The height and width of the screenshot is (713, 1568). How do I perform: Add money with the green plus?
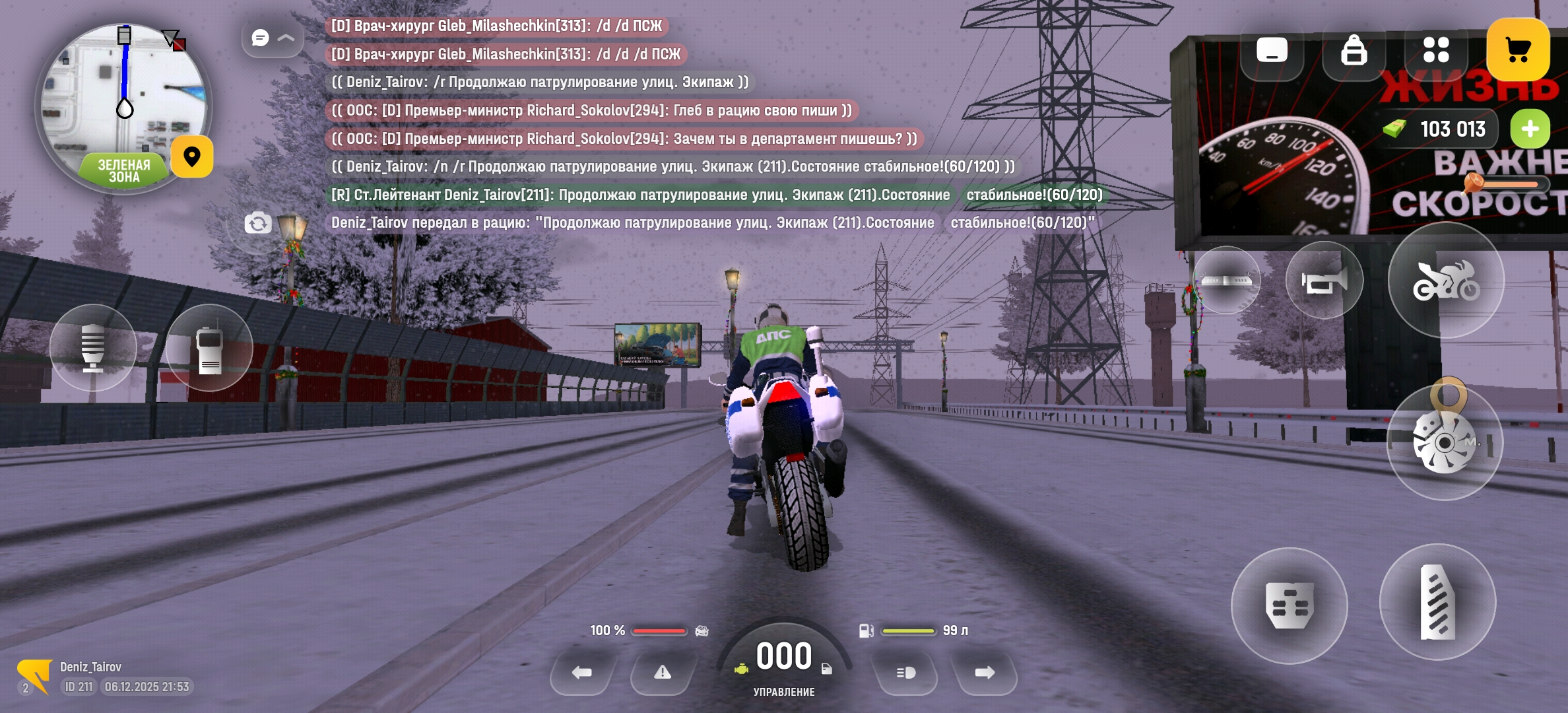1530,129
